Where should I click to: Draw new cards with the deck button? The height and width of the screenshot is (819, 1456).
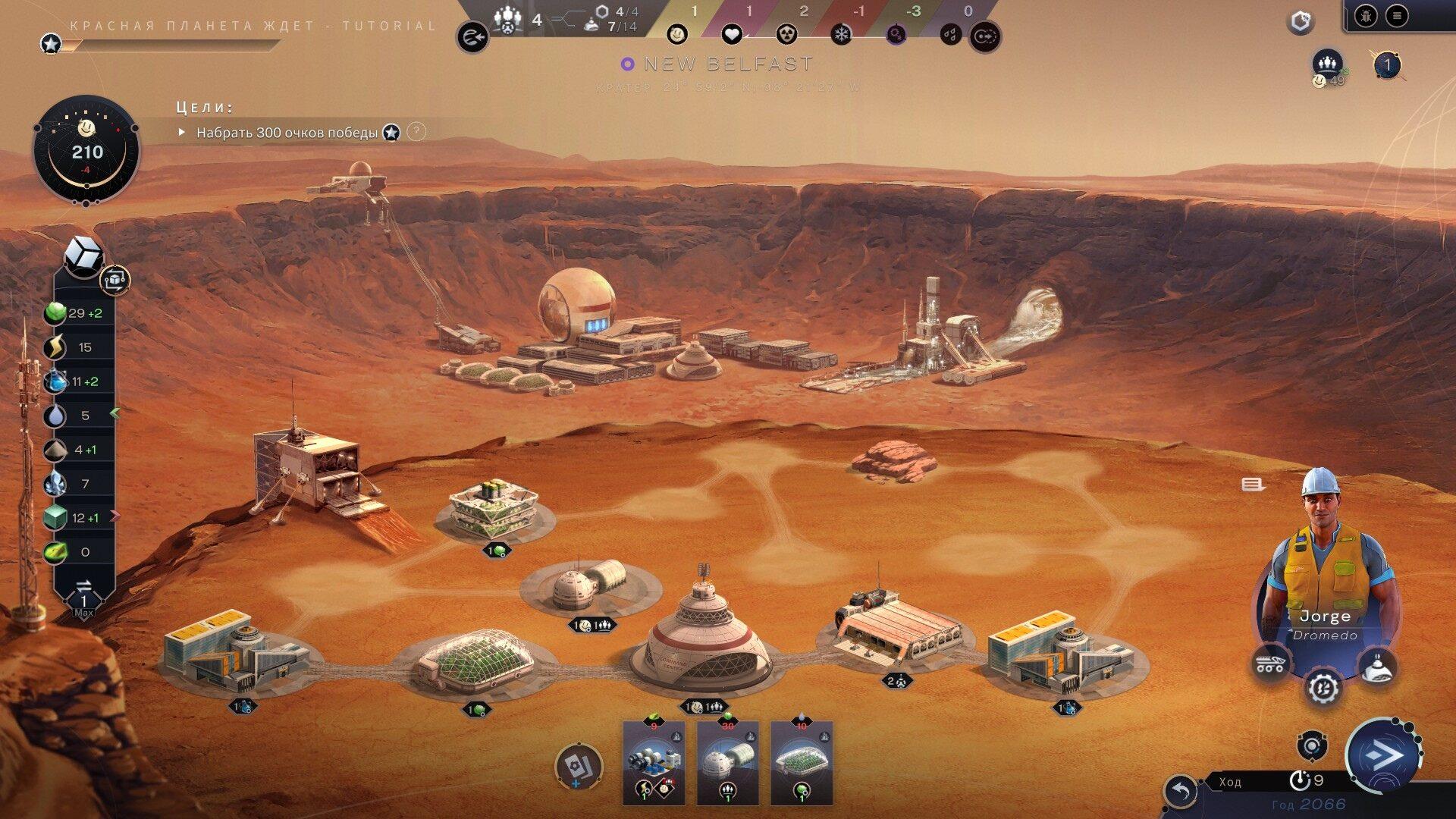point(579,767)
